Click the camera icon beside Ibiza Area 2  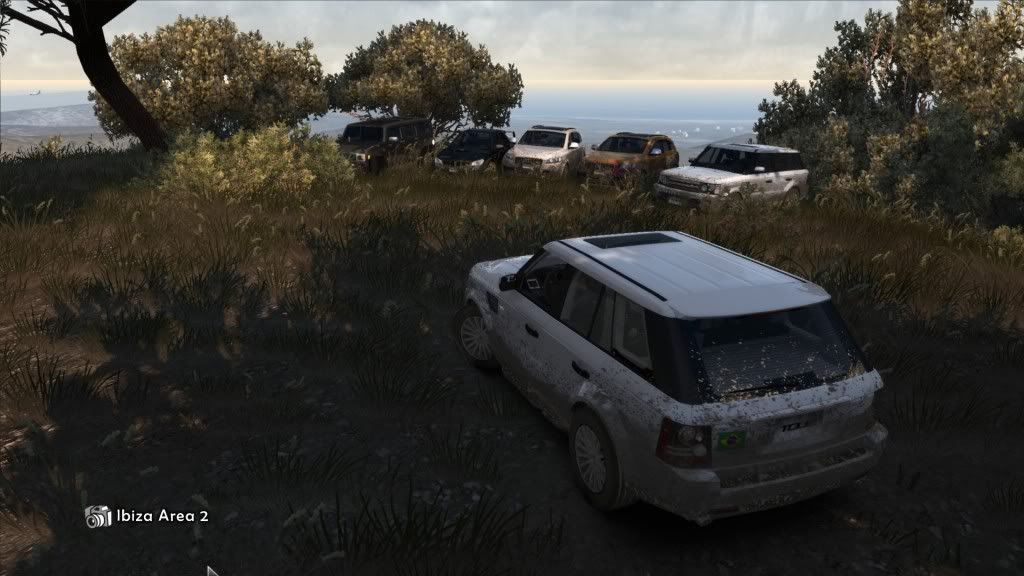point(98,516)
